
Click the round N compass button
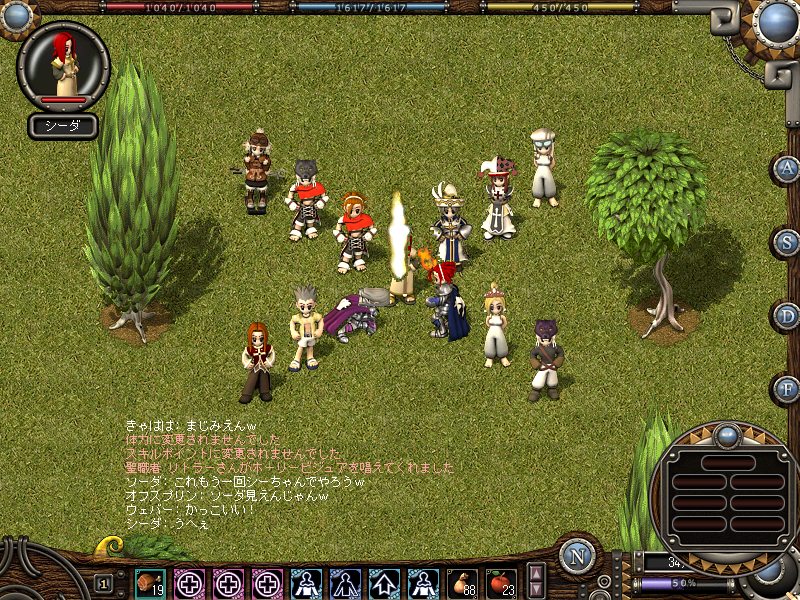point(579,557)
